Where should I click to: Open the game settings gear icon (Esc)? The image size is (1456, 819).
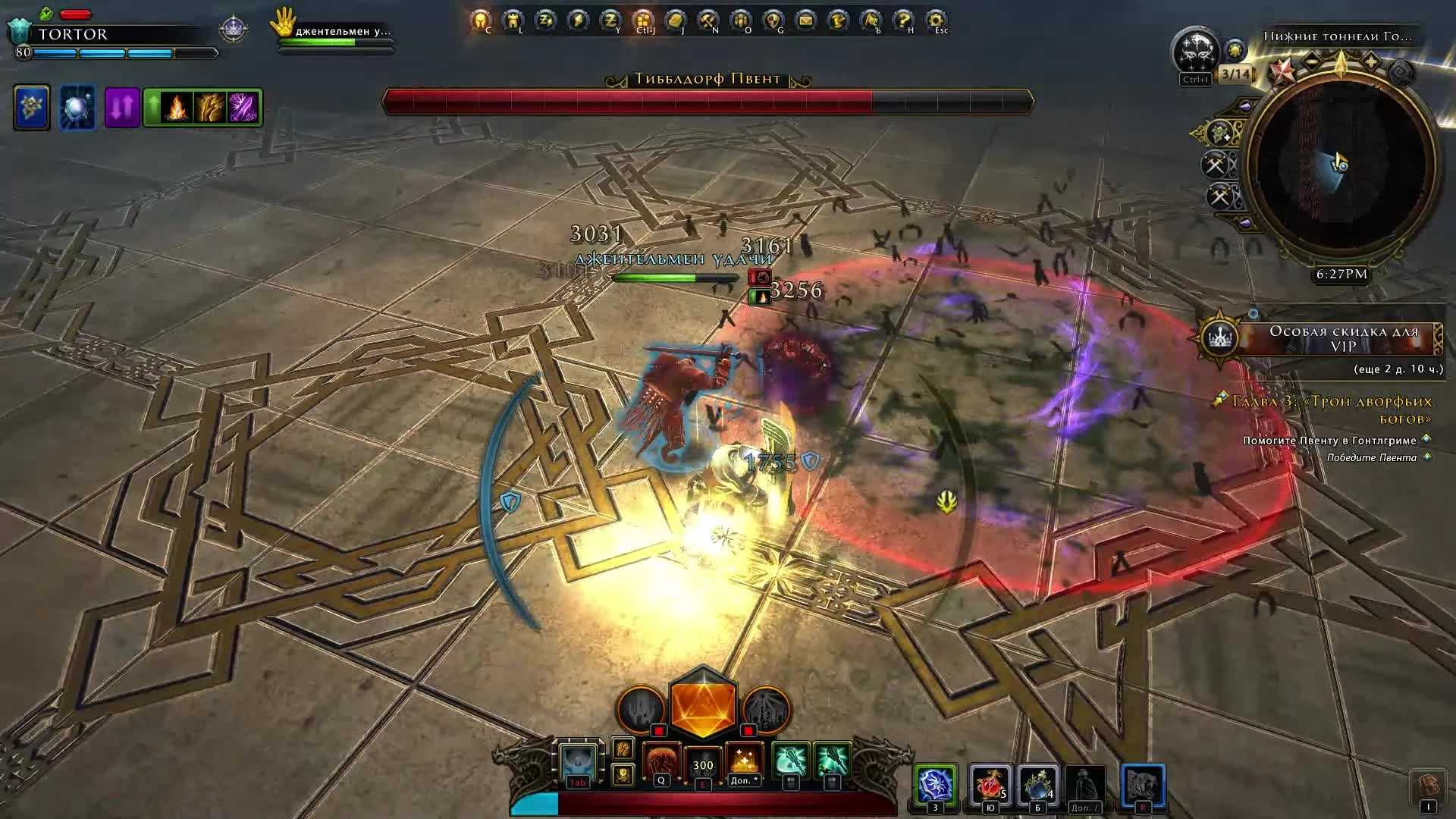click(x=934, y=20)
